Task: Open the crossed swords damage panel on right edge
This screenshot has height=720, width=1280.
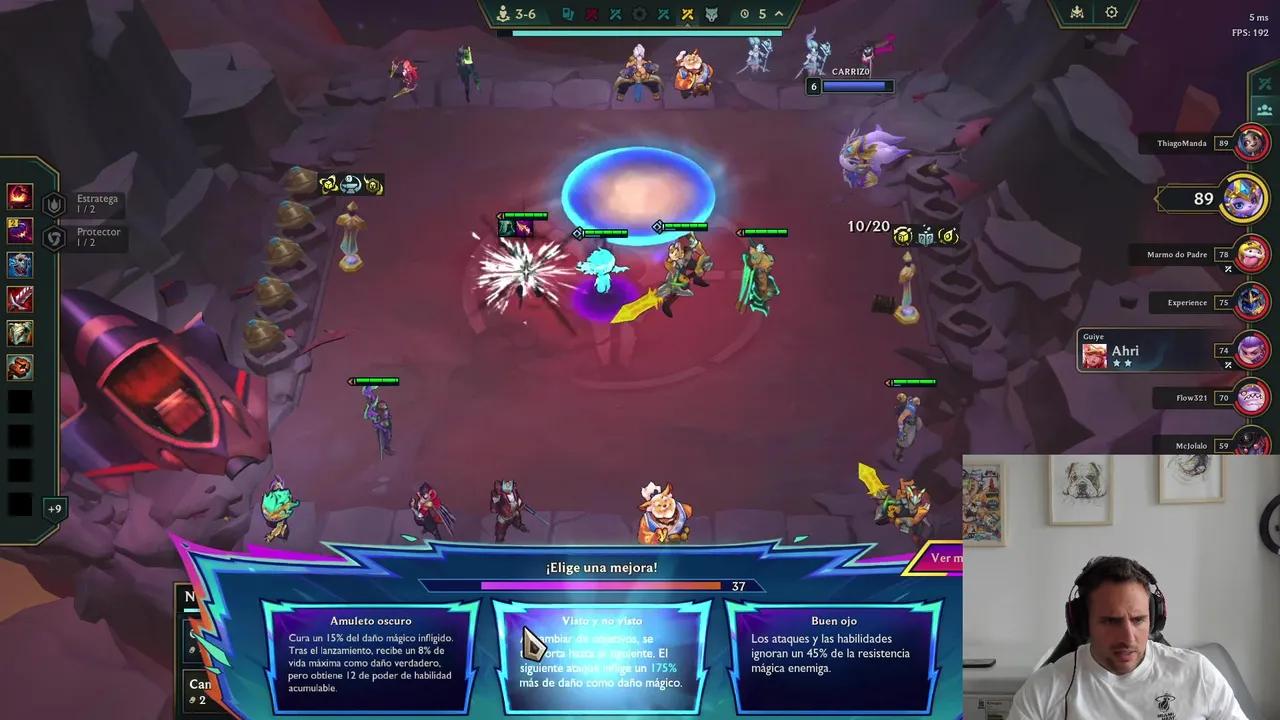Action: tap(1264, 84)
